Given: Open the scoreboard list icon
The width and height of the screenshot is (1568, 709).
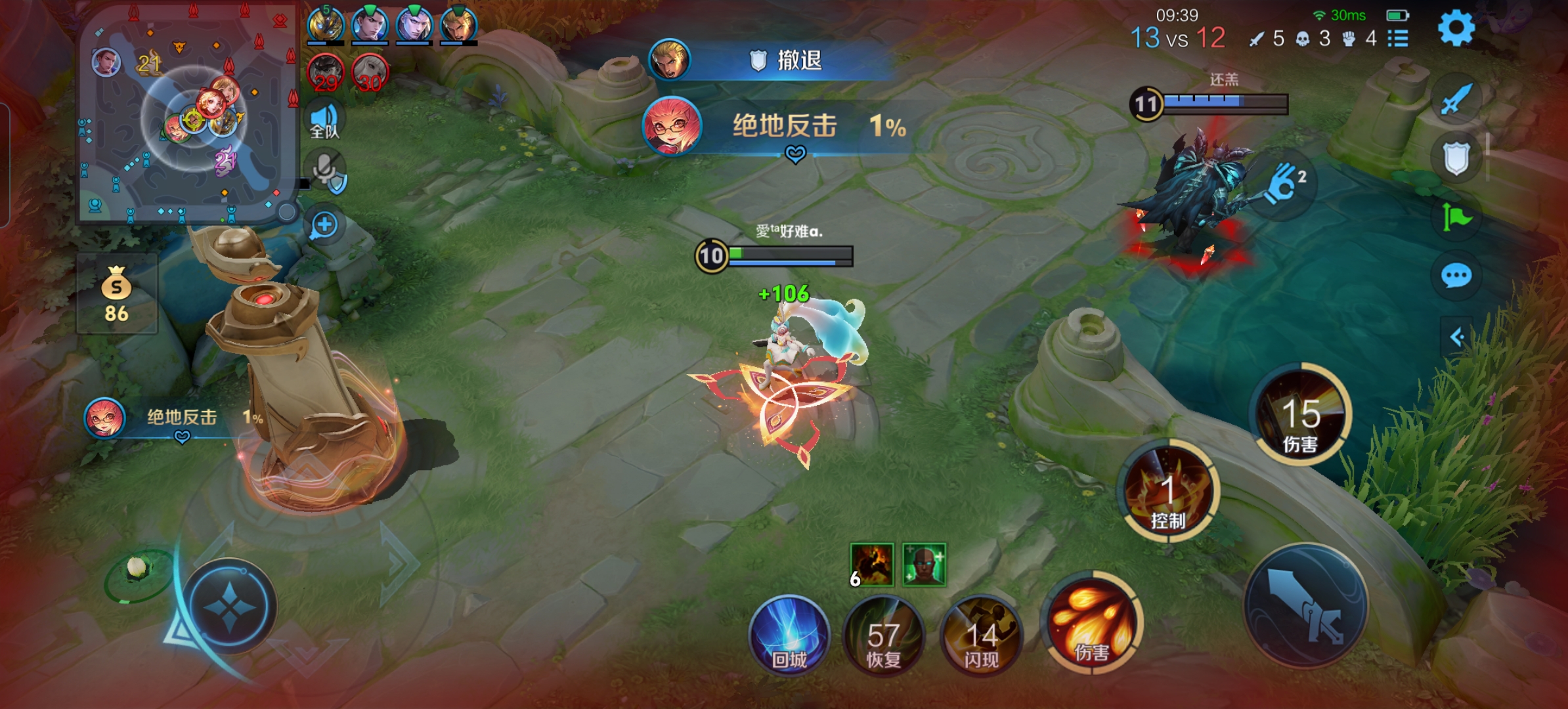Looking at the screenshot, I should point(1398,39).
